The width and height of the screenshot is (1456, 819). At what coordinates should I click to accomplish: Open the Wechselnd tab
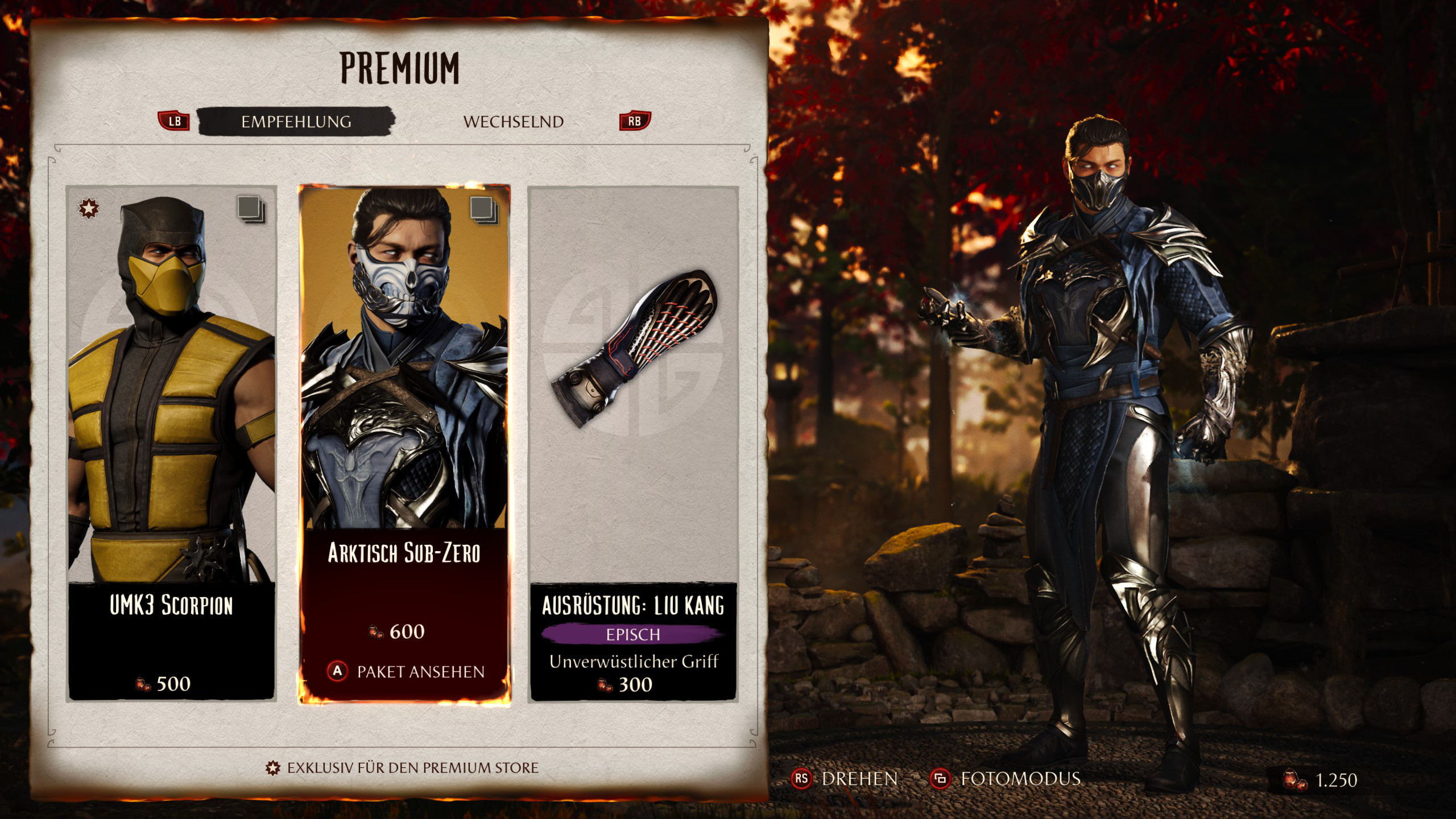[x=513, y=122]
